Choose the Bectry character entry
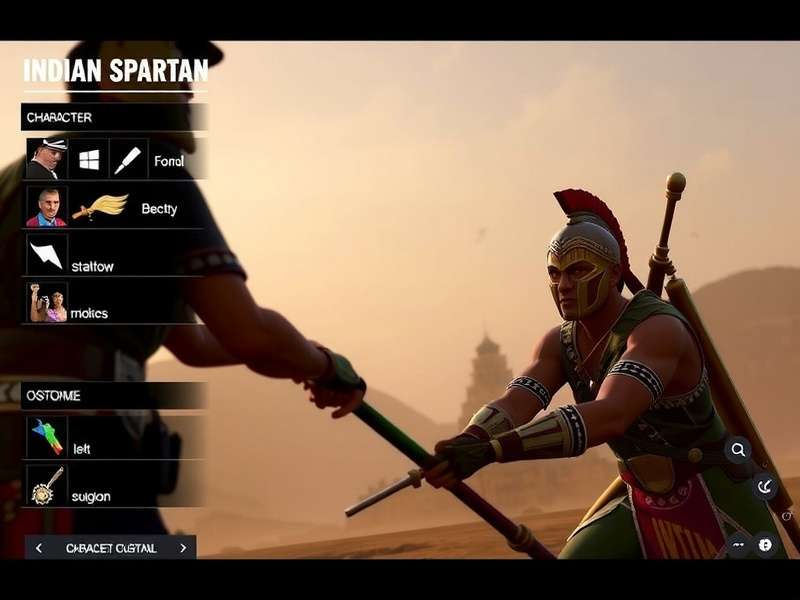Image resolution: width=800 pixels, height=600 pixels. click(159, 208)
